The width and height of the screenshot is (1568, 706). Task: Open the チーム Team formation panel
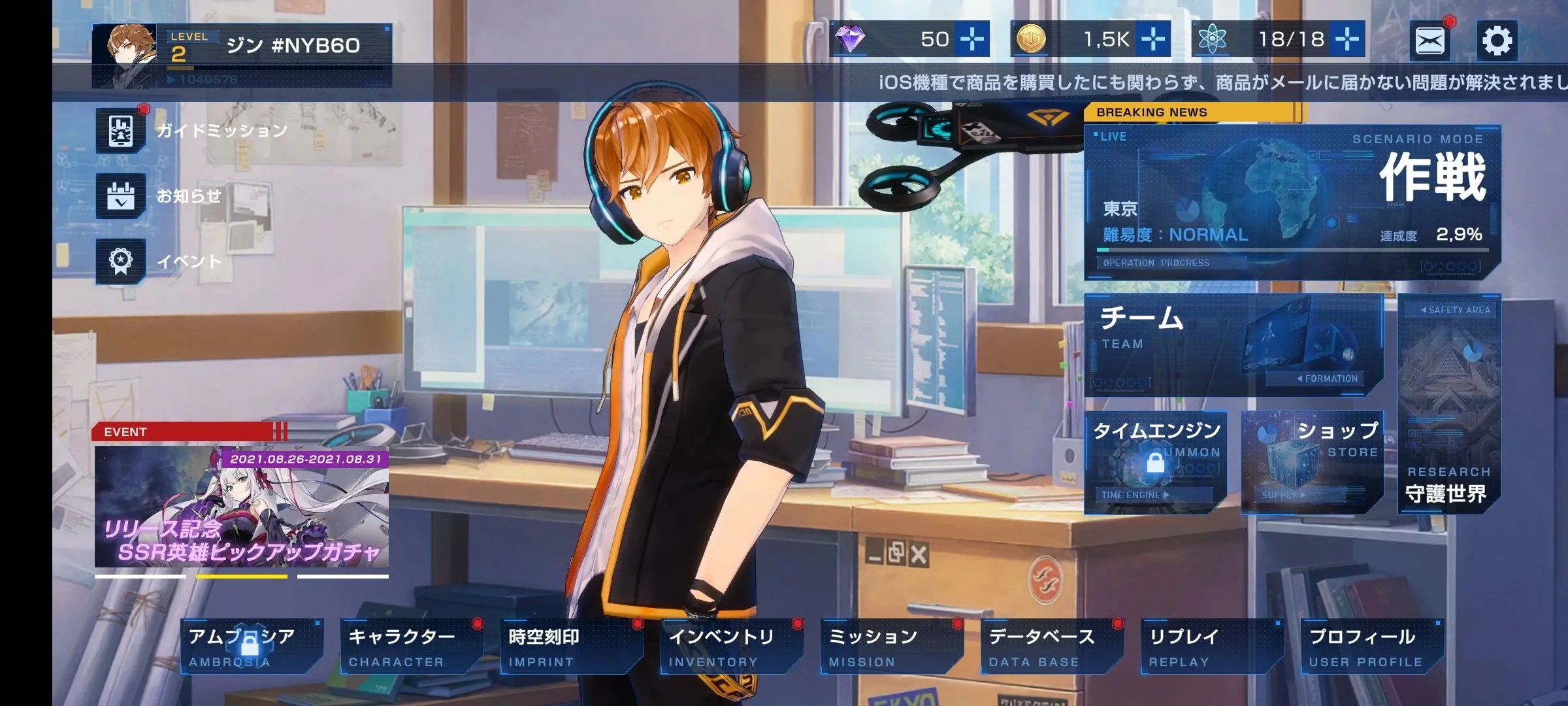pos(1233,345)
